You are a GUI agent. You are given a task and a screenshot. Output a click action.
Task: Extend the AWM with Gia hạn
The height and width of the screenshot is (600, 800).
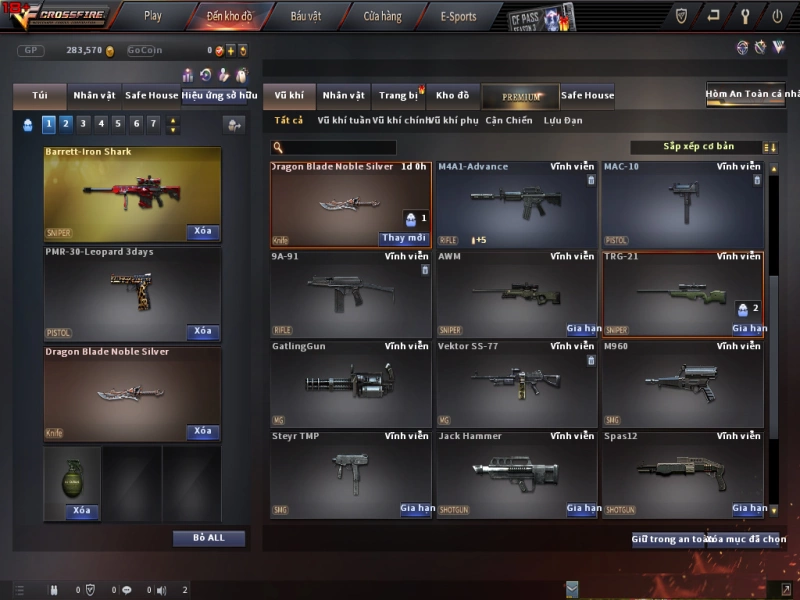click(x=582, y=328)
